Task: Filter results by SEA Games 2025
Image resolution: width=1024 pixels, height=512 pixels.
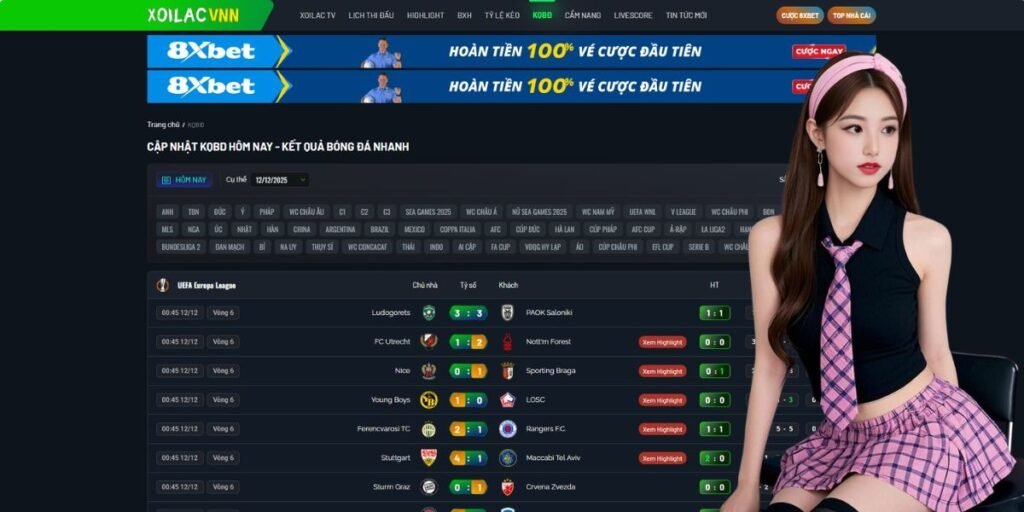Action: (428, 212)
